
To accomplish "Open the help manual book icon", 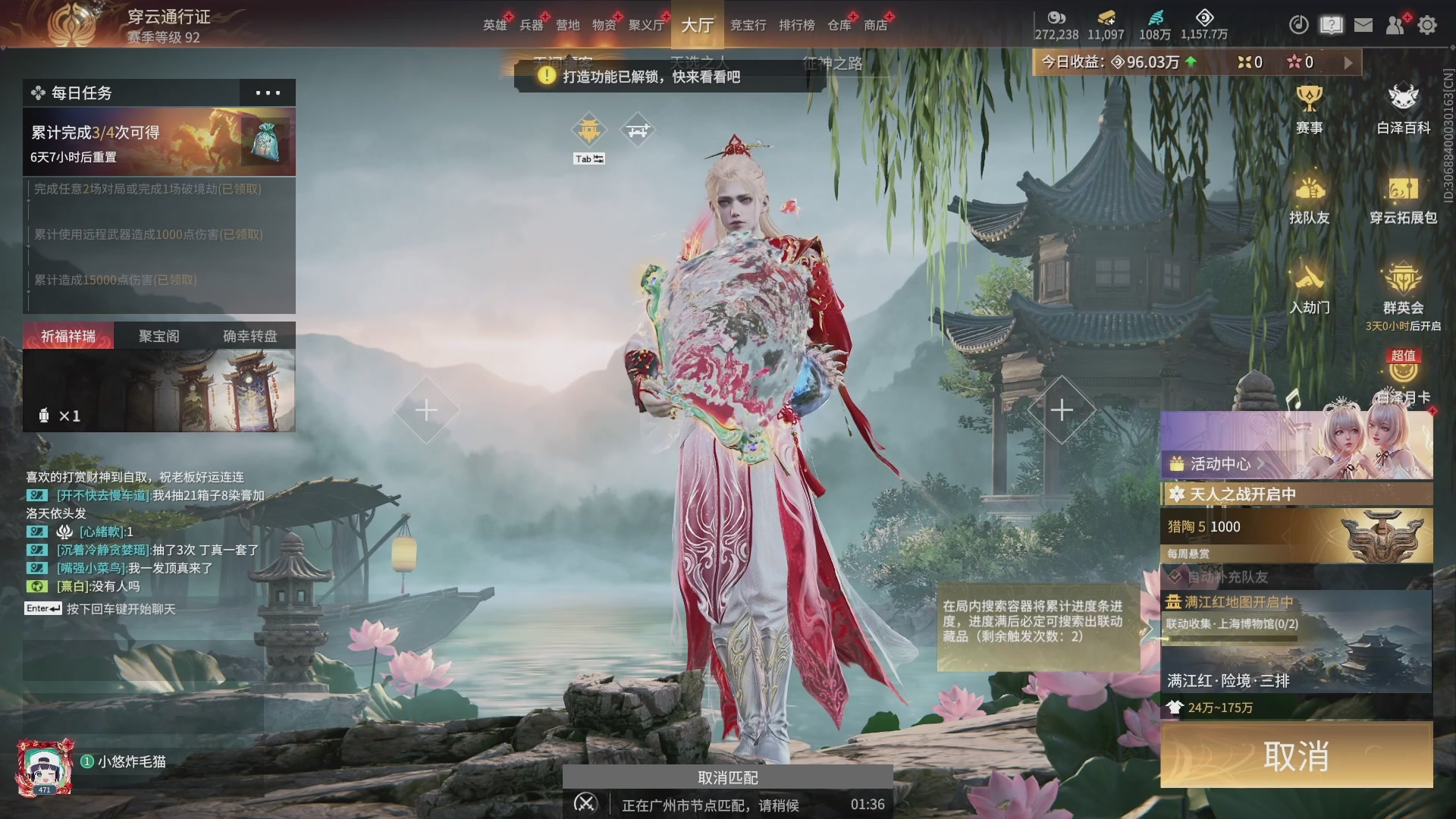I will click(x=1331, y=25).
